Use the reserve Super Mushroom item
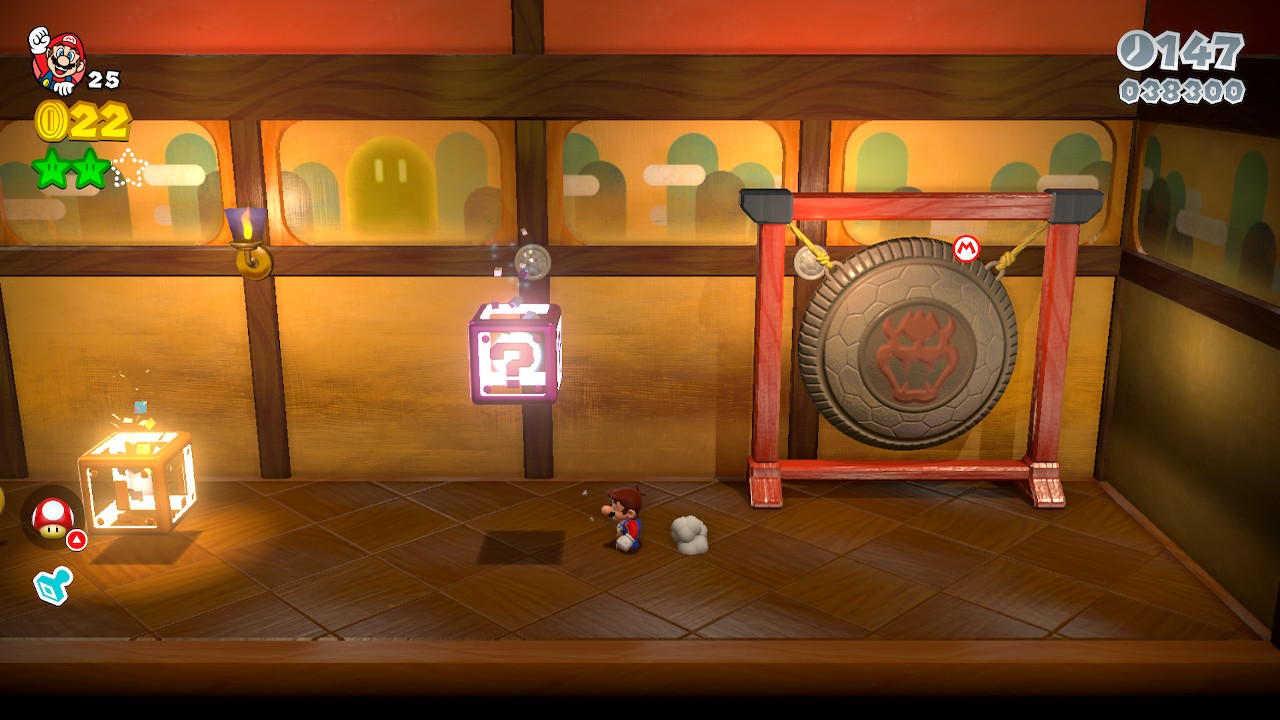This screenshot has width=1280, height=720. pyautogui.click(x=52, y=518)
